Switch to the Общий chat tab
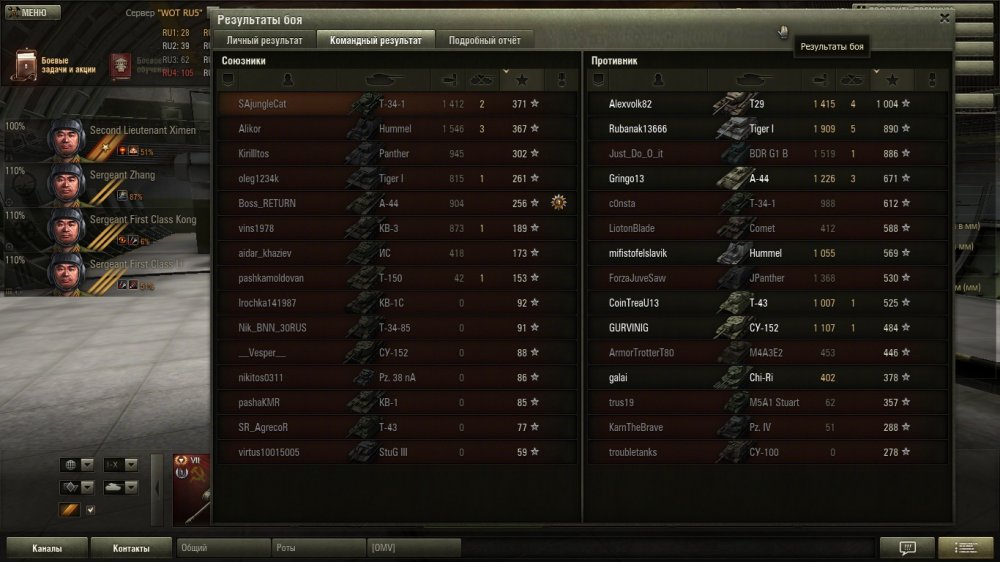Screen dimensions: 1000x562 (222, 548)
